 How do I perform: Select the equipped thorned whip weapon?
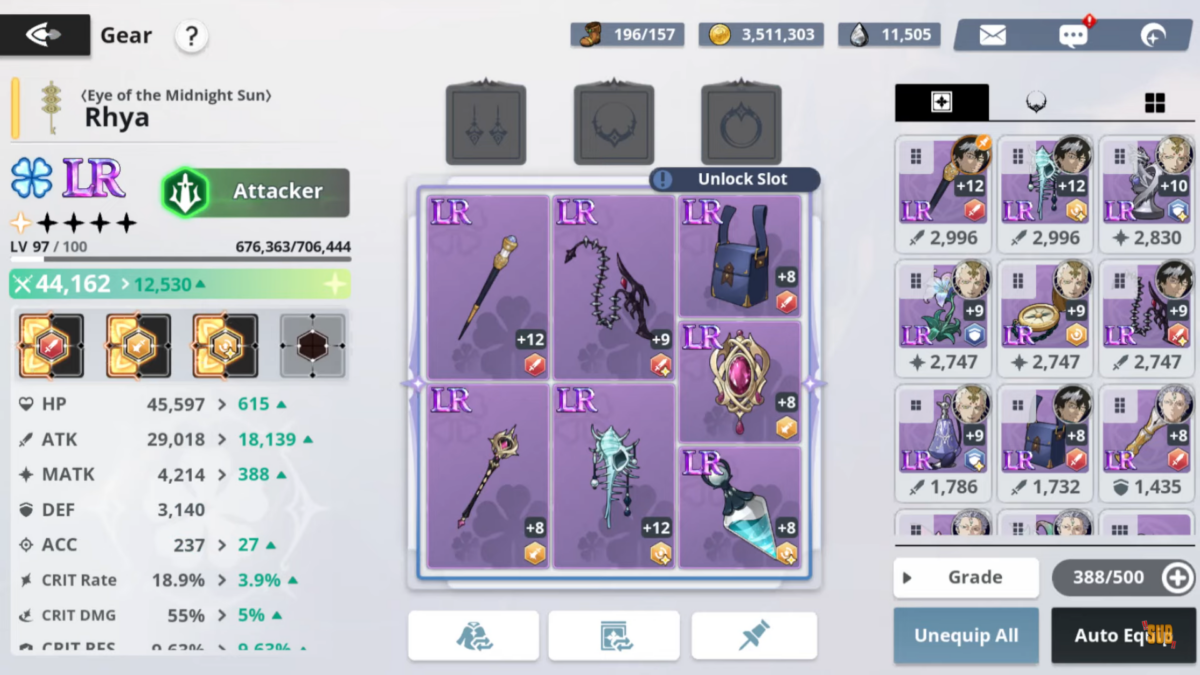614,288
